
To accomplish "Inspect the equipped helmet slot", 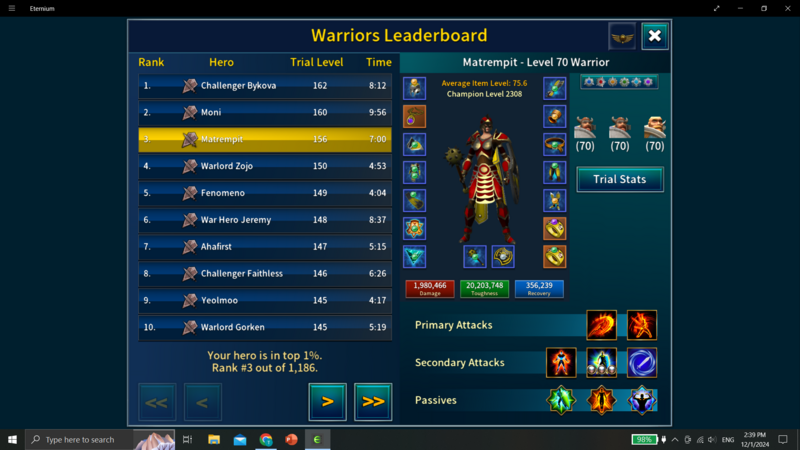I will (415, 88).
